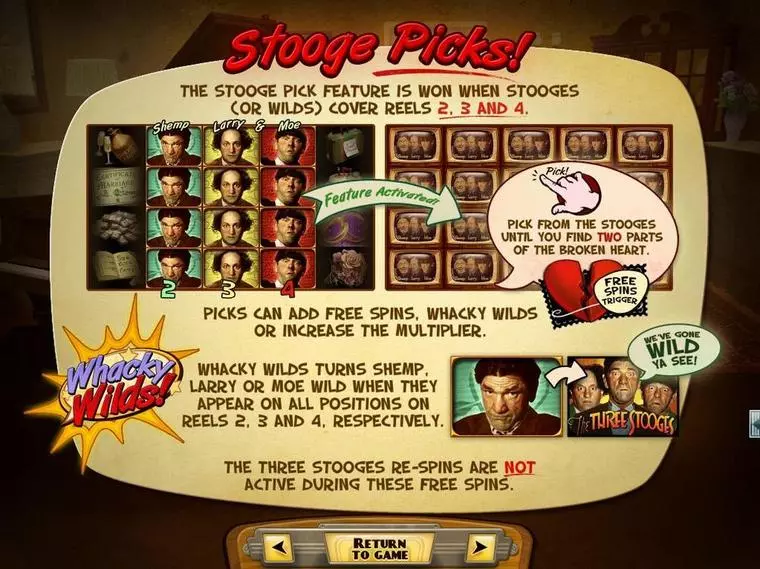Go to the previous help page arrow
The width and height of the screenshot is (760, 569).
[x=279, y=548]
